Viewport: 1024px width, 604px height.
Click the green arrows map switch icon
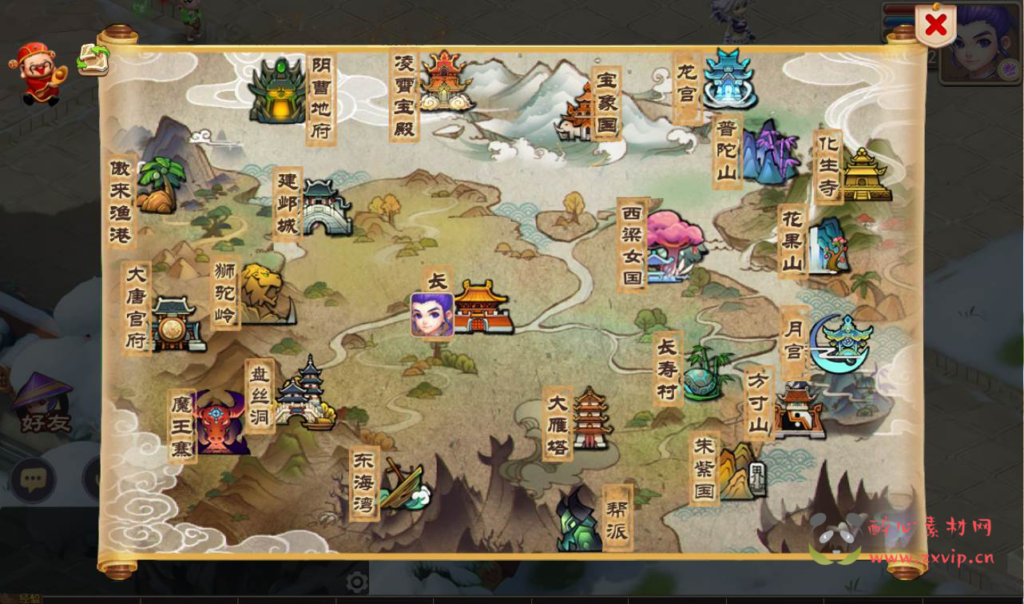pyautogui.click(x=93, y=59)
